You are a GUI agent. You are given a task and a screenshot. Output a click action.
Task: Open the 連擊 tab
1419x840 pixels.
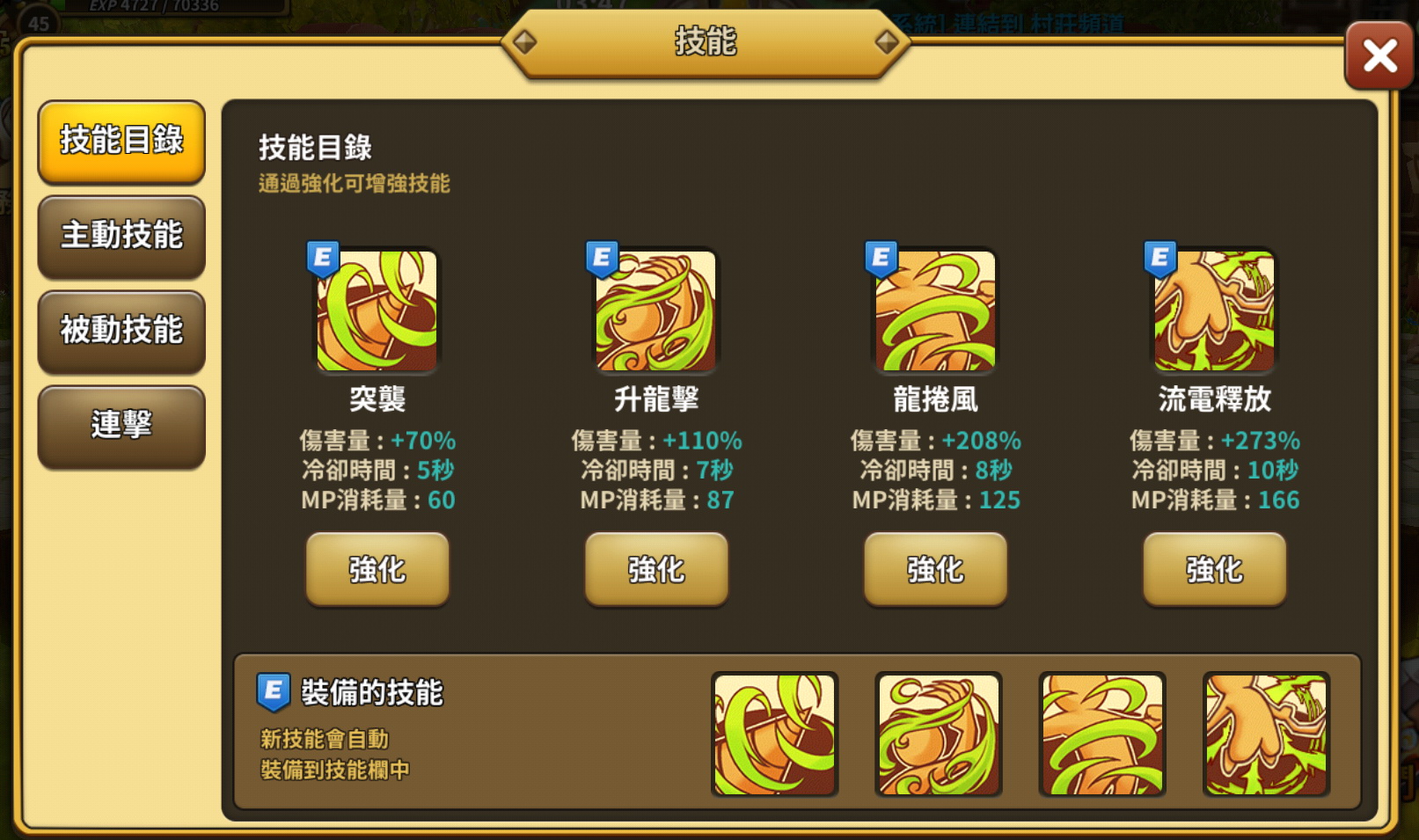click(121, 426)
